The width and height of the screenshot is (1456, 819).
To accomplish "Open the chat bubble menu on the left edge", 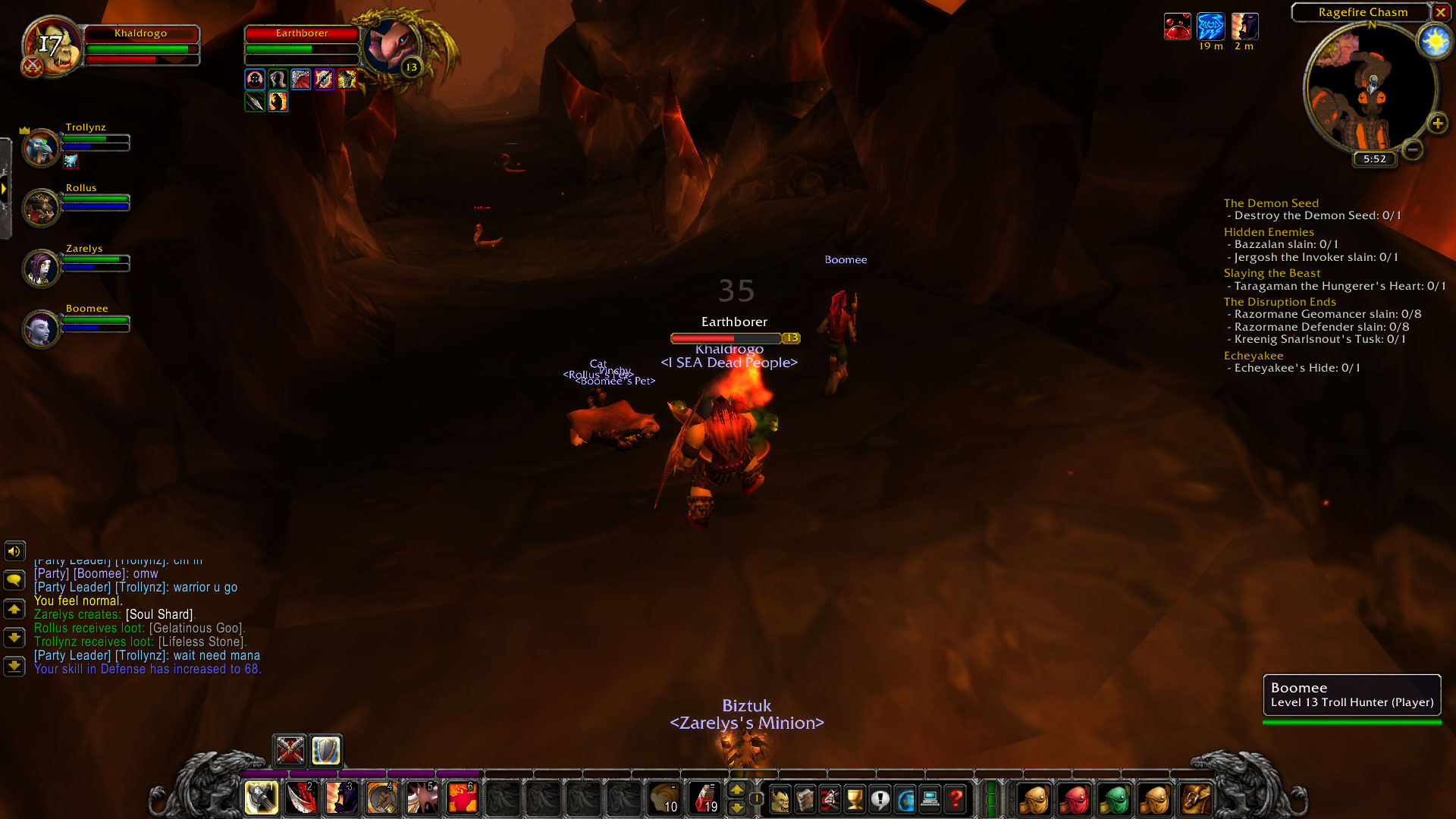I will click(14, 580).
